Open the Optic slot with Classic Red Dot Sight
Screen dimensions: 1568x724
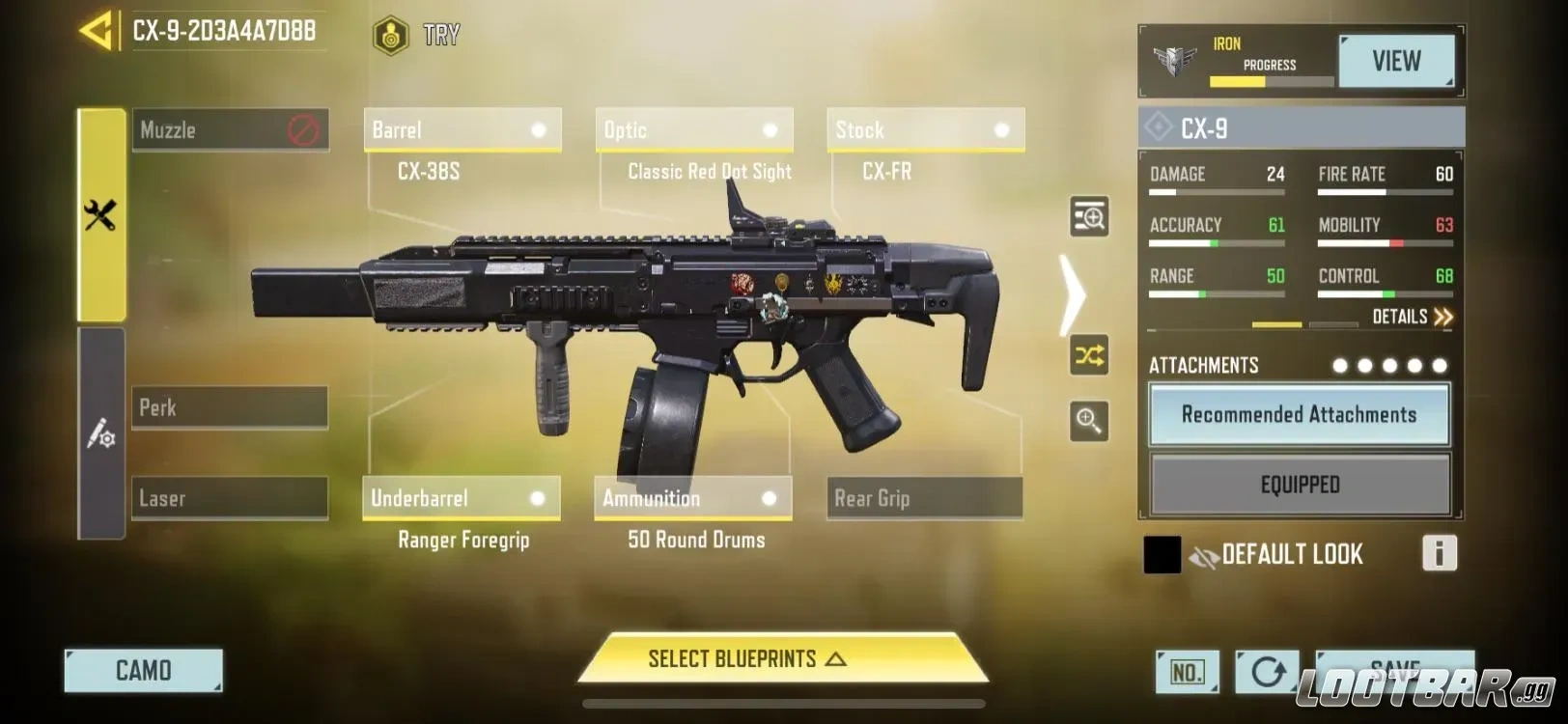coord(693,129)
